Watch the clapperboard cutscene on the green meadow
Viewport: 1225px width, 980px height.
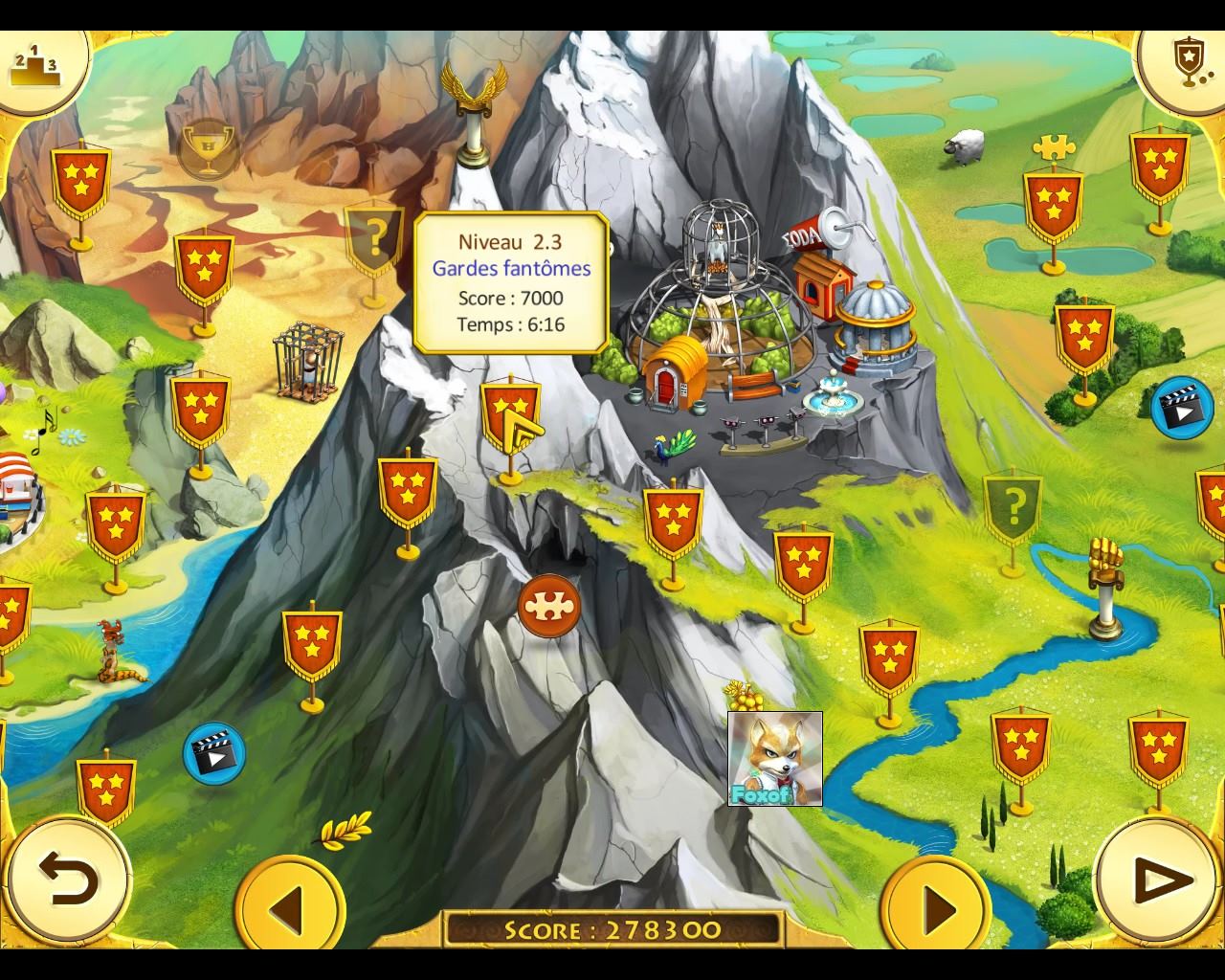point(1180,407)
